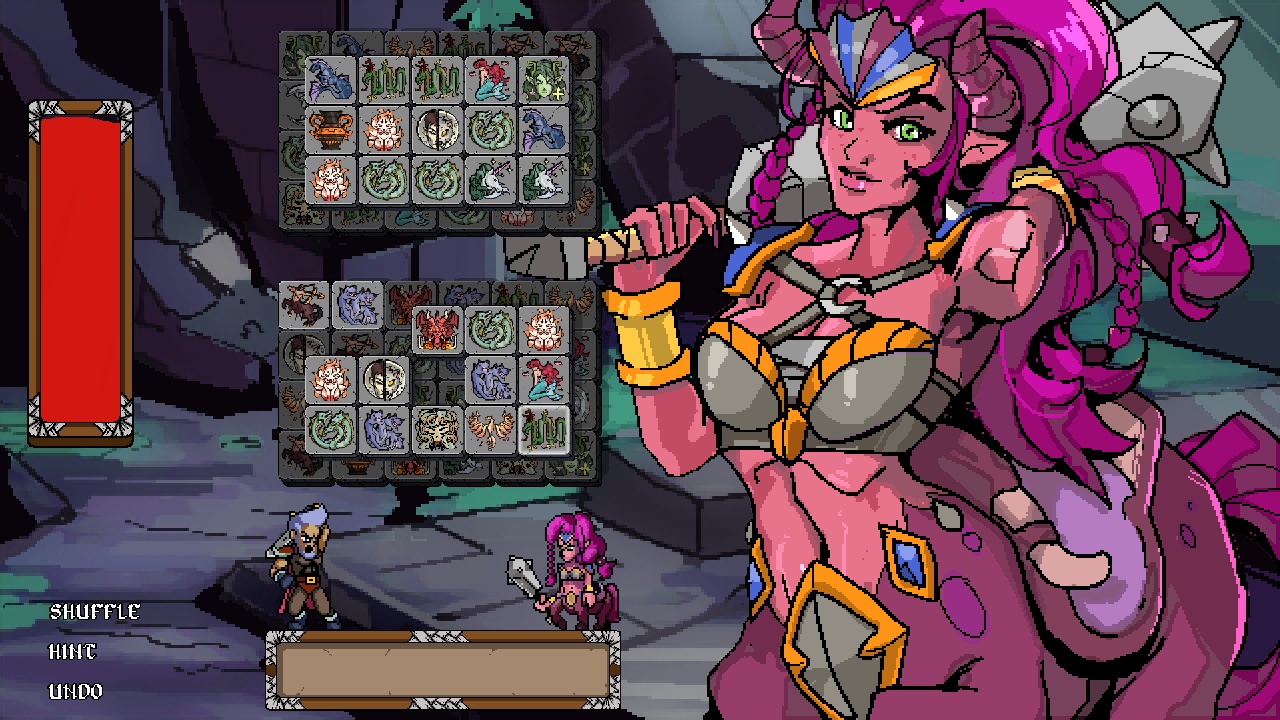The width and height of the screenshot is (1280, 720).
Task: Click the blue winged kelpie tile
Action: coord(328,80)
